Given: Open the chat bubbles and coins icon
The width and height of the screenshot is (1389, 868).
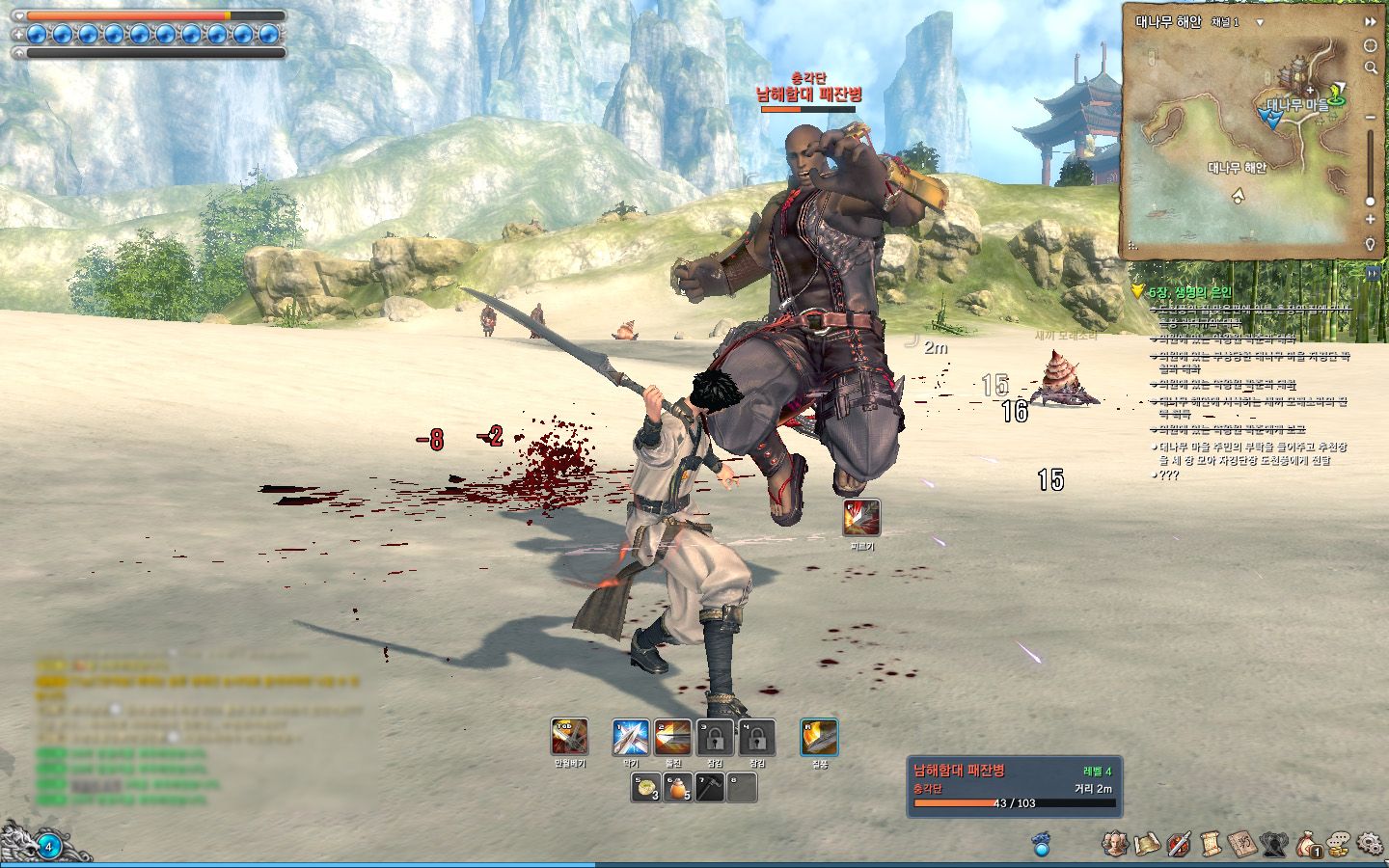Looking at the screenshot, I should (x=1339, y=844).
